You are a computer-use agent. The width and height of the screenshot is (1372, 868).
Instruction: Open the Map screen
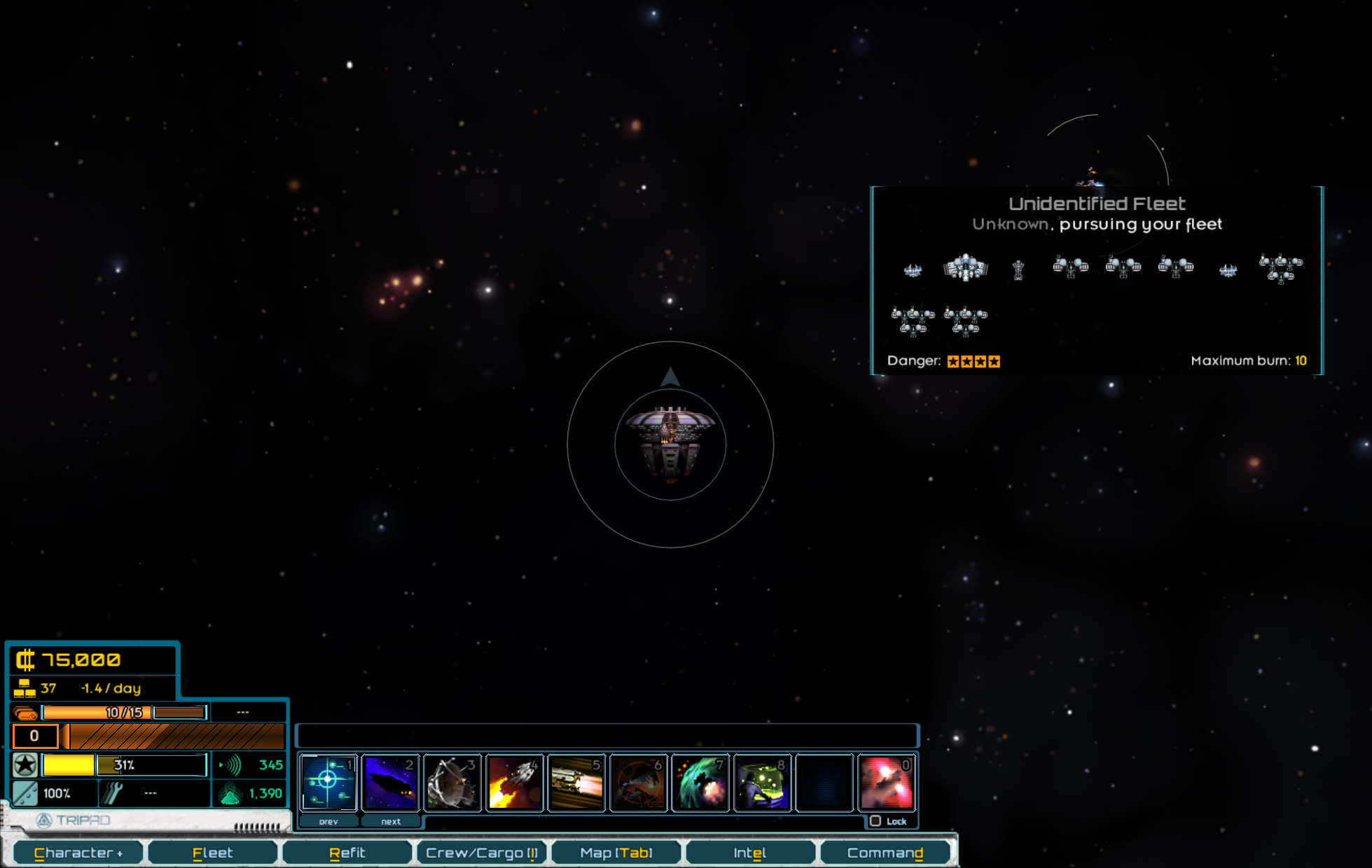616,853
